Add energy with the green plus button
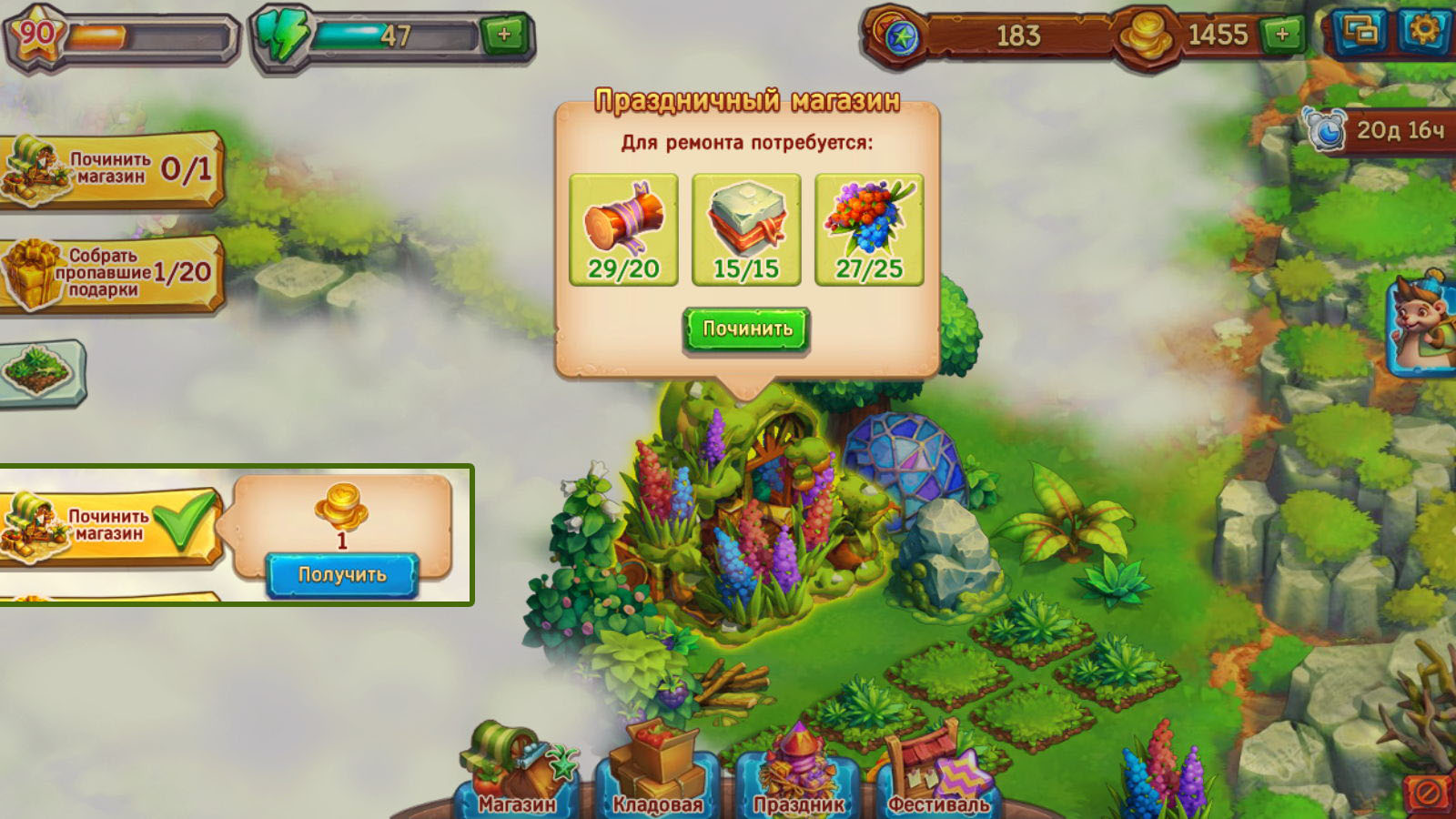Image resolution: width=1456 pixels, height=819 pixels. (503, 35)
